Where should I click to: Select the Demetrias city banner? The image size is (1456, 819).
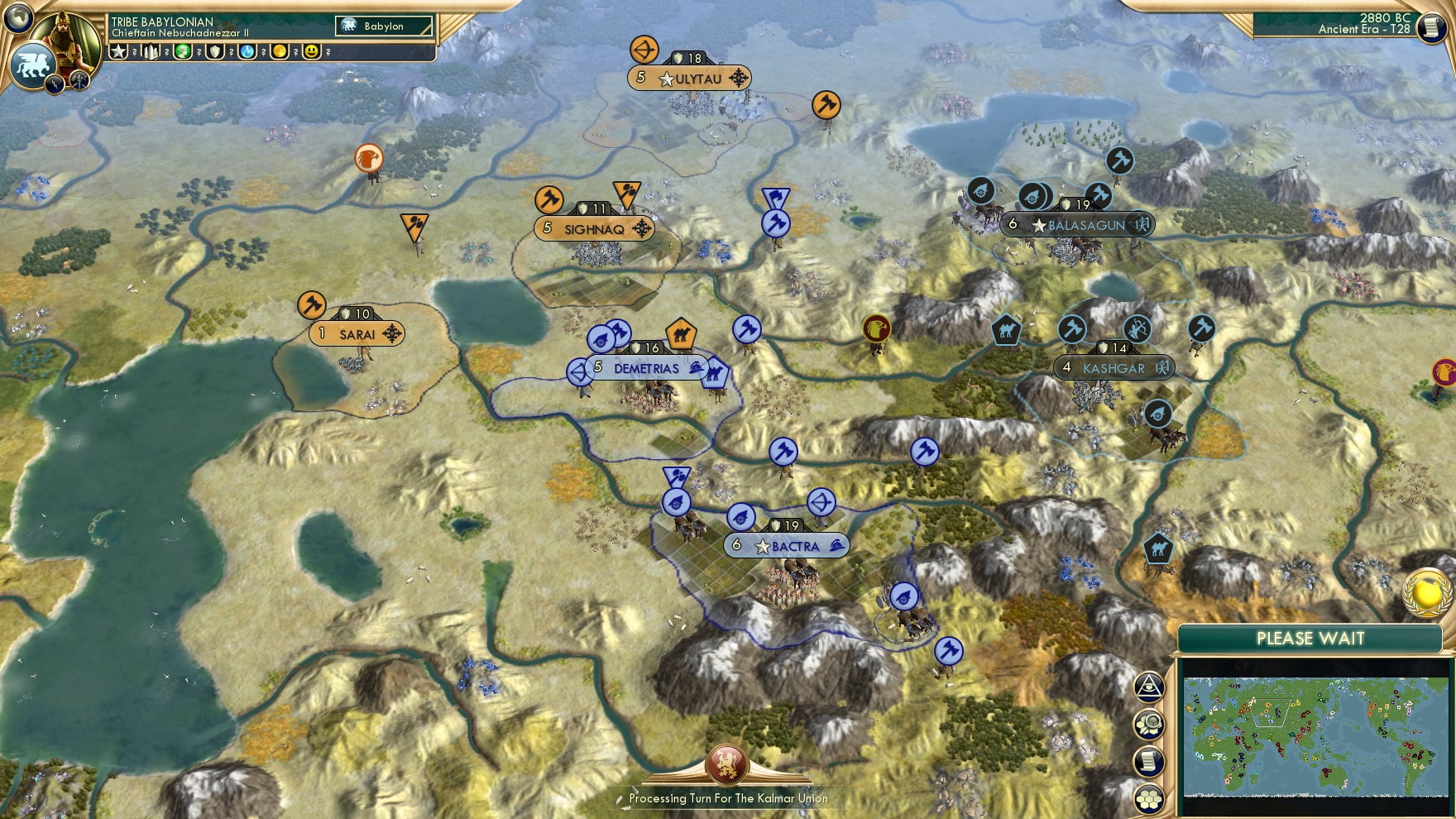coord(646,368)
